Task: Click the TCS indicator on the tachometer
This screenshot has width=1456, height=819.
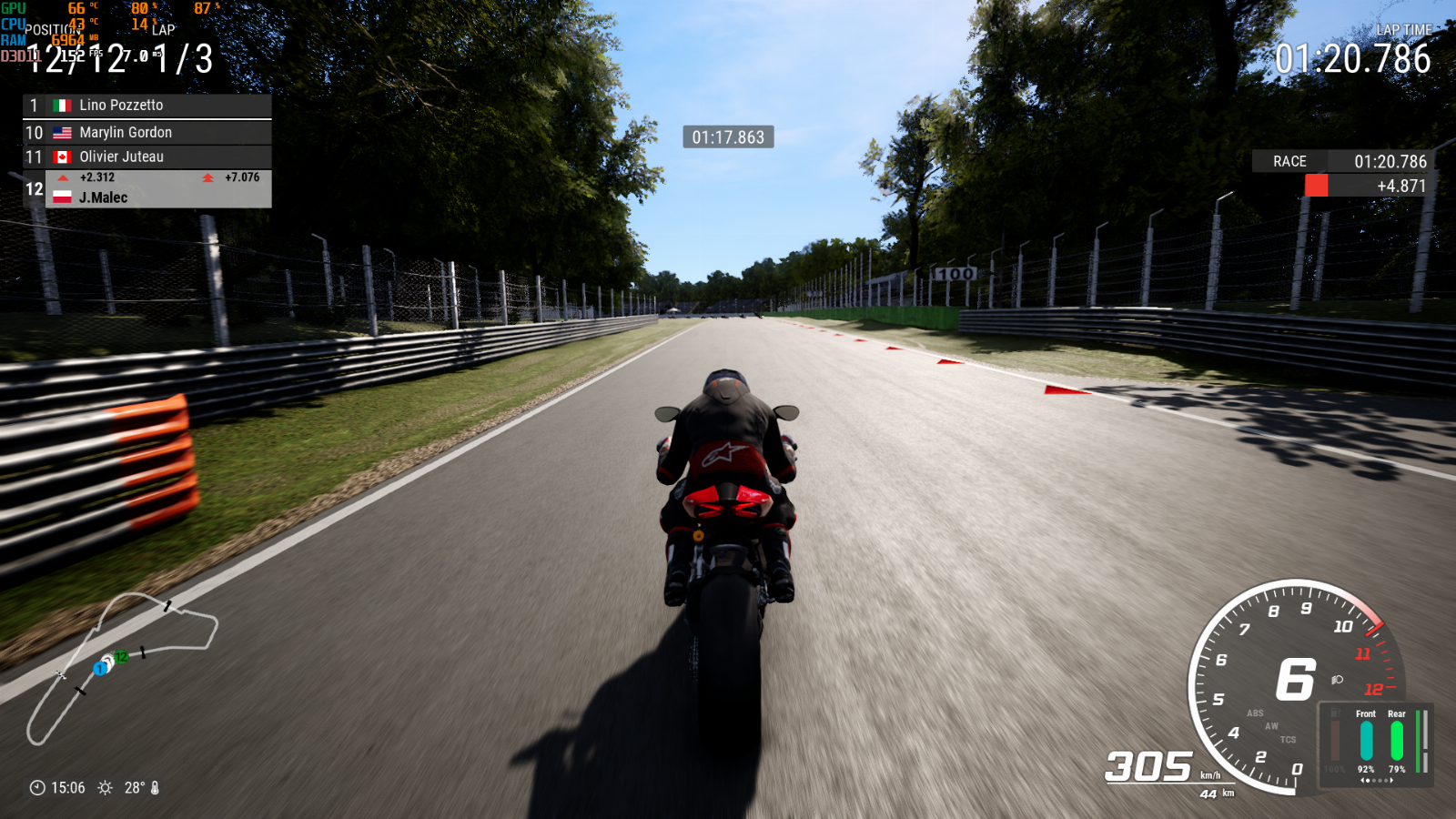Action: point(1288,740)
